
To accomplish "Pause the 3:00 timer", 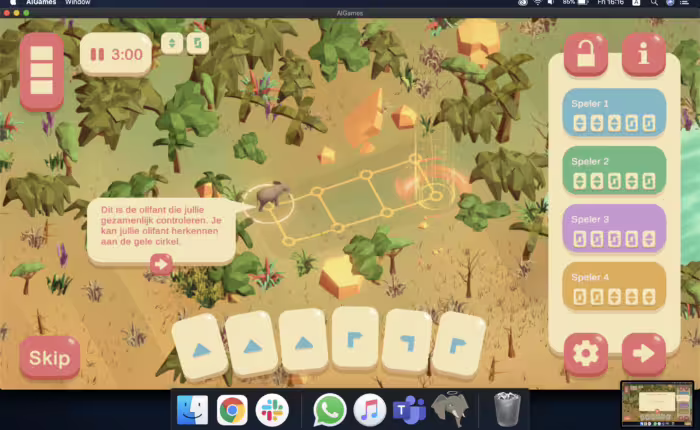I will (x=98, y=54).
